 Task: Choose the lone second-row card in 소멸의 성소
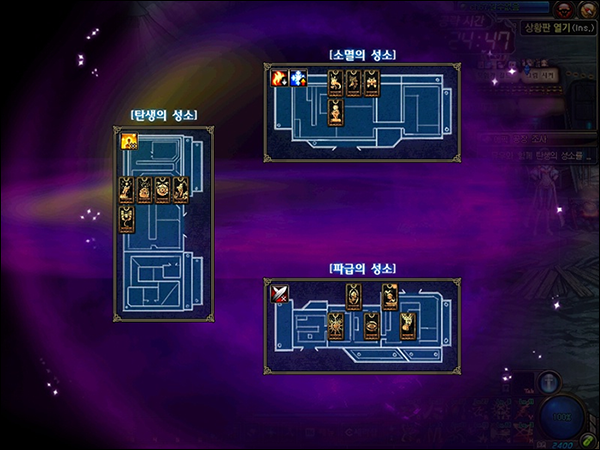[336, 111]
